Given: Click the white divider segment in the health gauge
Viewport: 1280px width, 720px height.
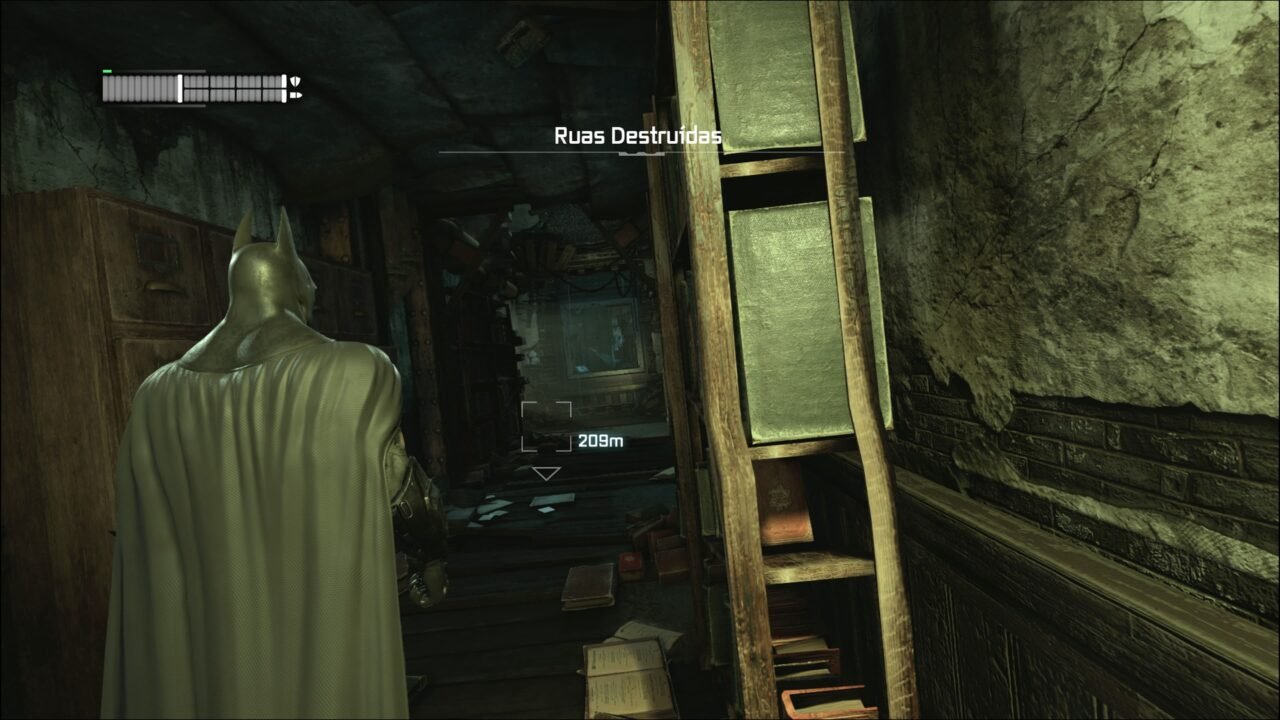Looking at the screenshot, I should [180, 88].
